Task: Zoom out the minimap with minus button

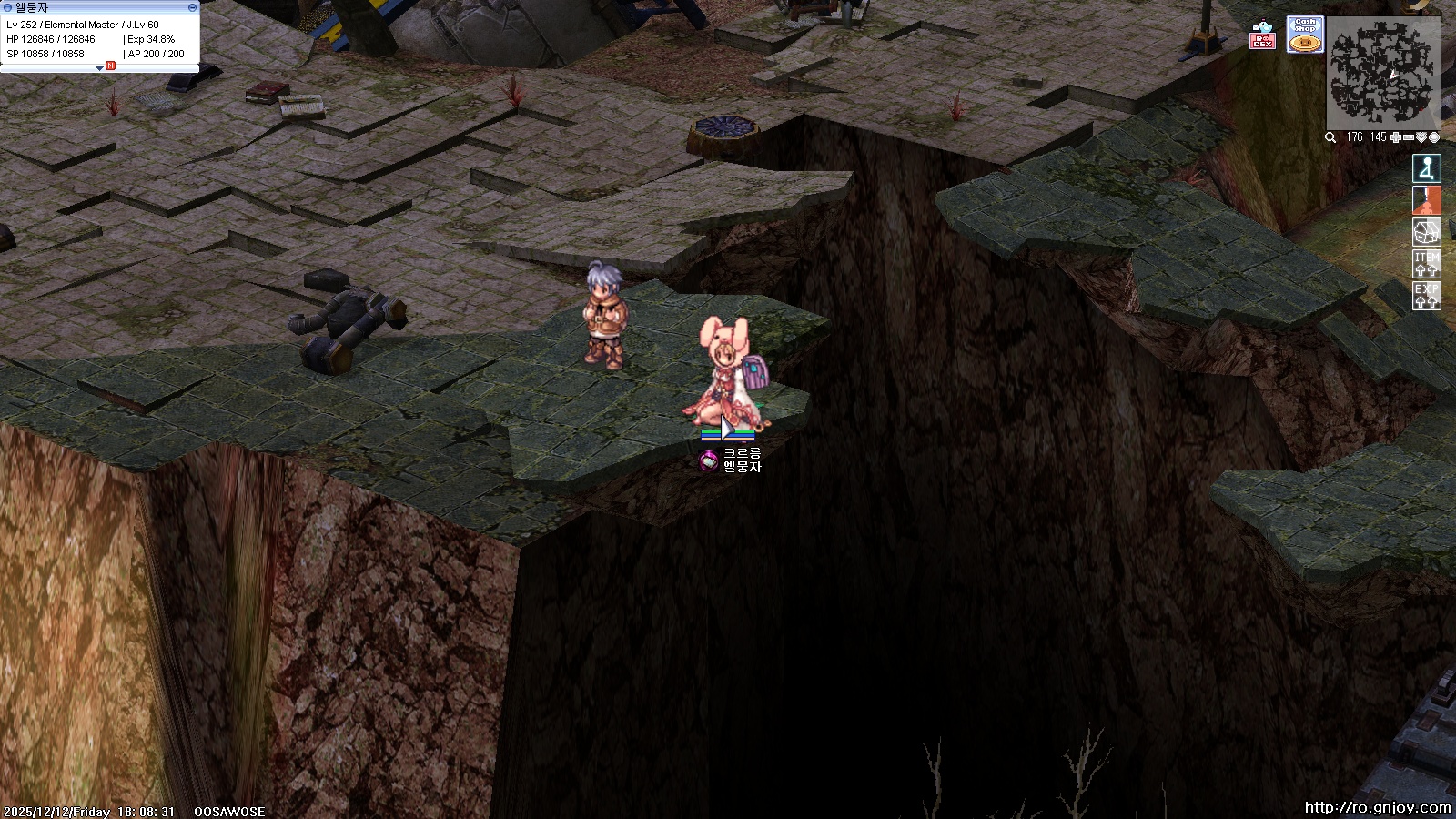Action: click(x=1409, y=137)
